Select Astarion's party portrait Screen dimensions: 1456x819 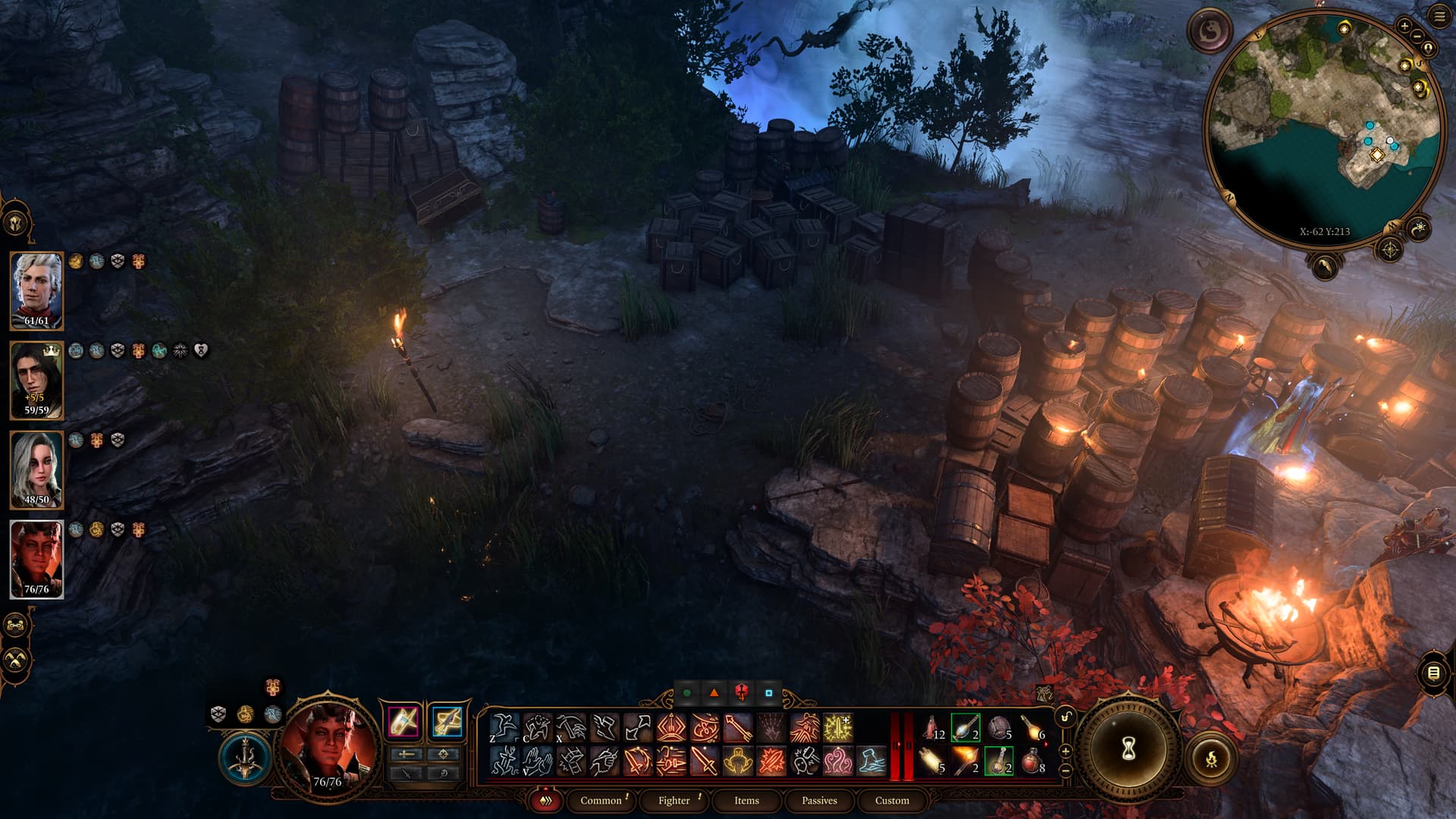36,290
